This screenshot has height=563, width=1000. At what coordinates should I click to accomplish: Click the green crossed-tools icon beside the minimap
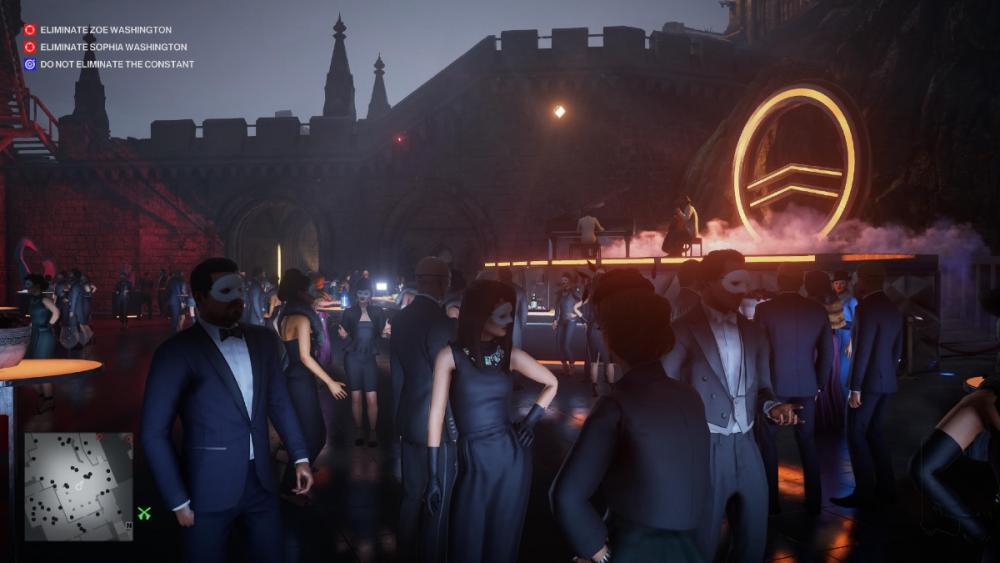point(144,513)
